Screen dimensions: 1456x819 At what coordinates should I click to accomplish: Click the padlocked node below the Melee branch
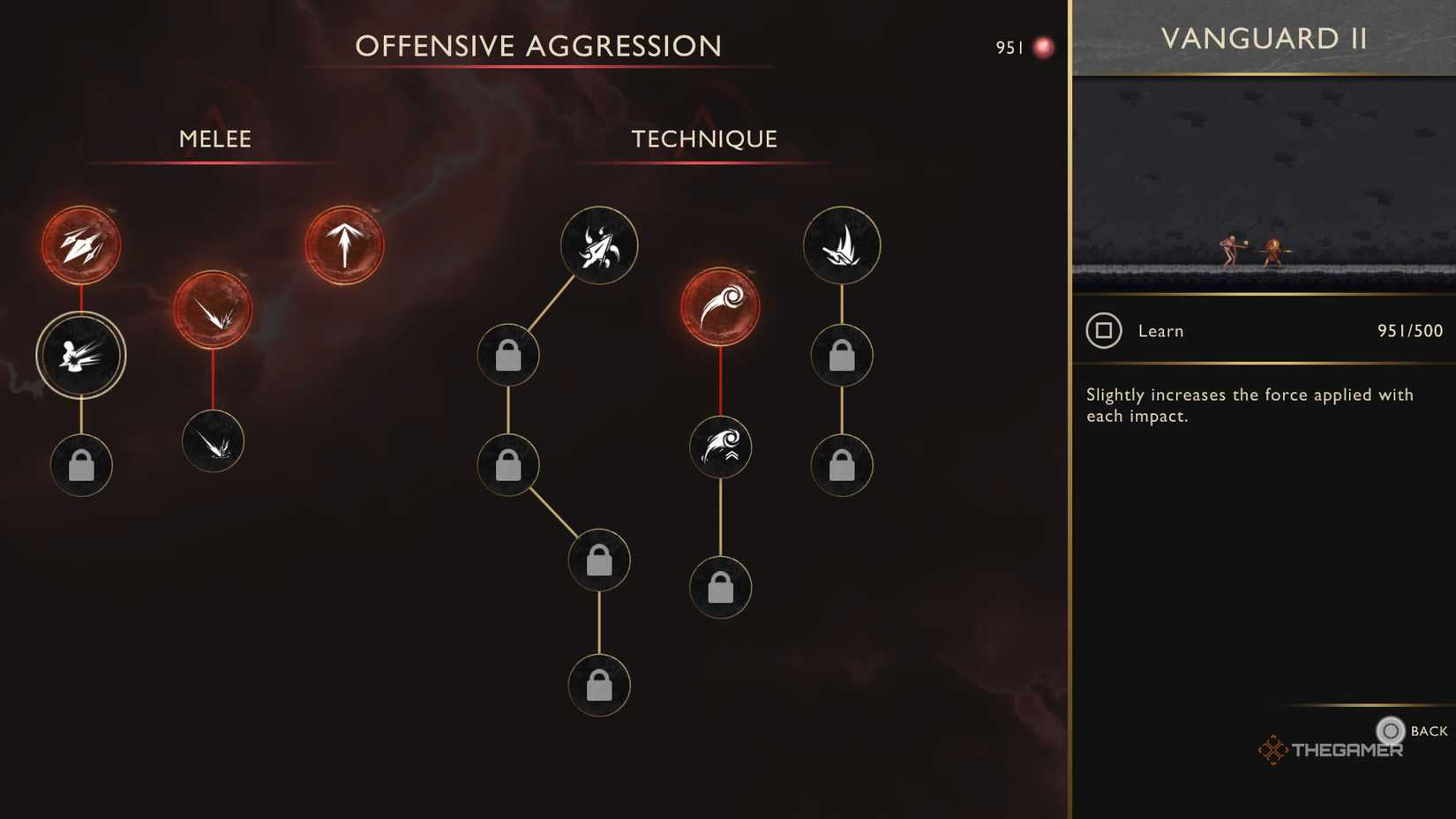tap(81, 465)
